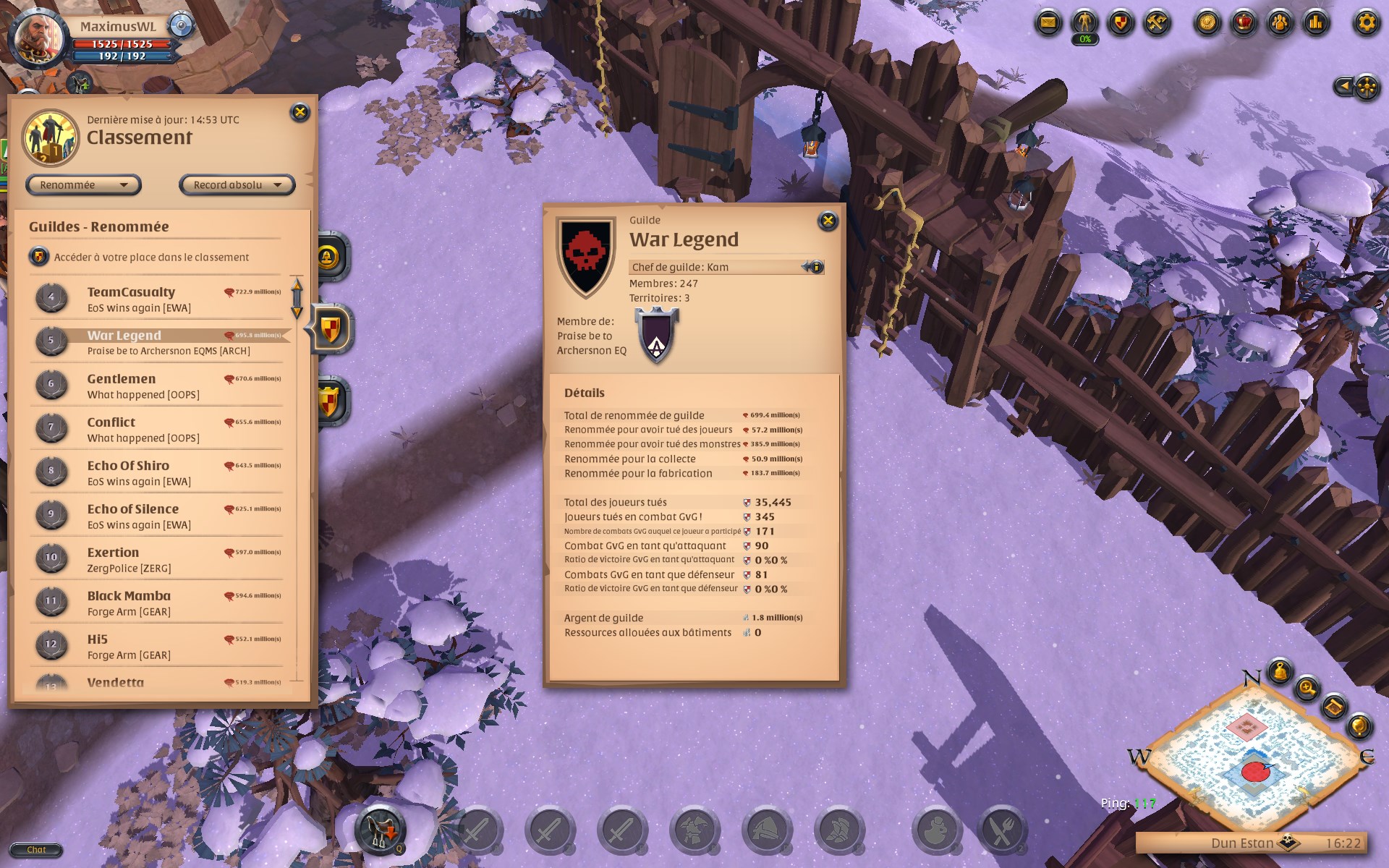Click the minimap magnifier zoom button

coord(1307,688)
